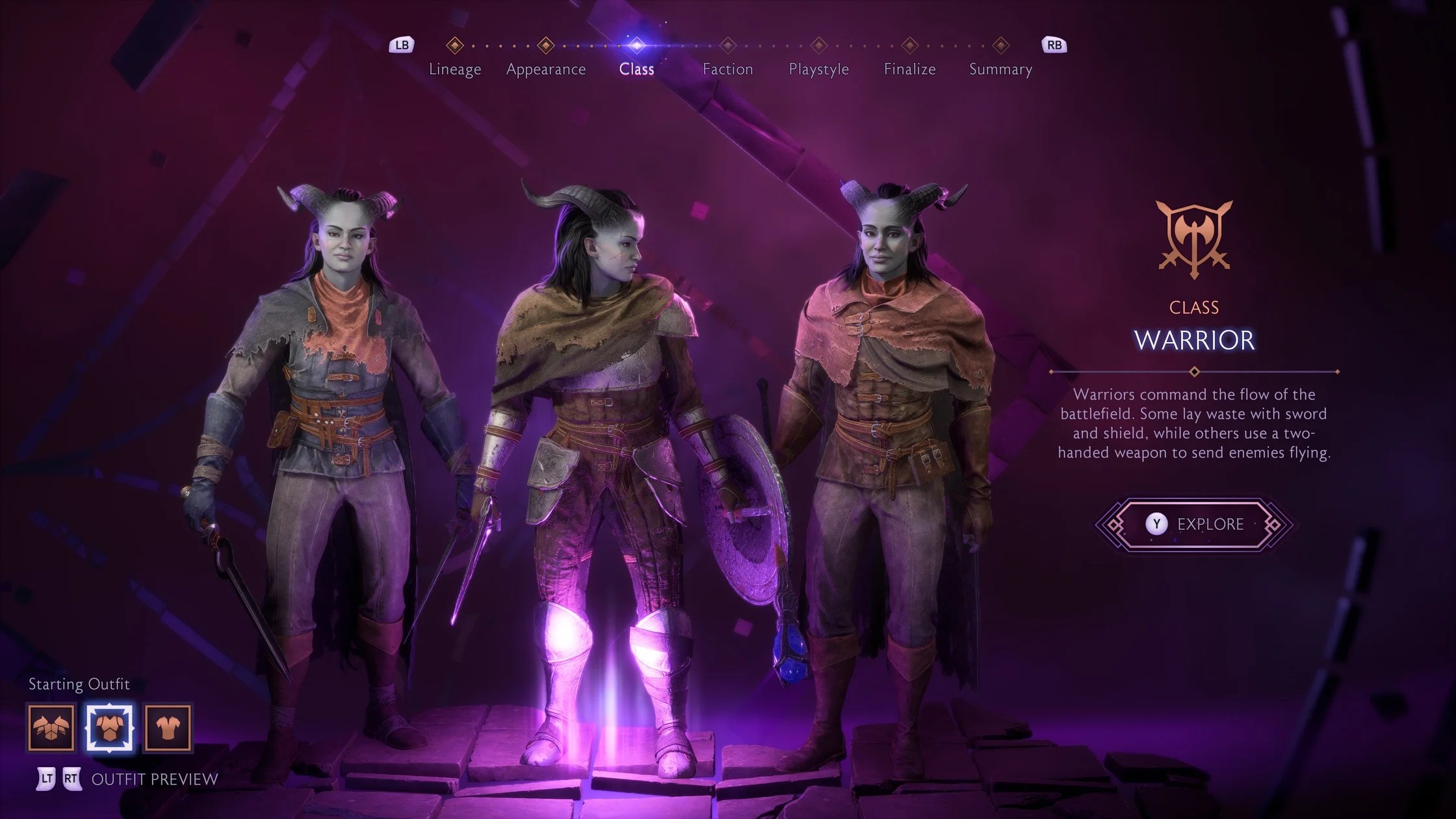1456x819 pixels.
Task: Go to the Faction tab
Action: 727,68
